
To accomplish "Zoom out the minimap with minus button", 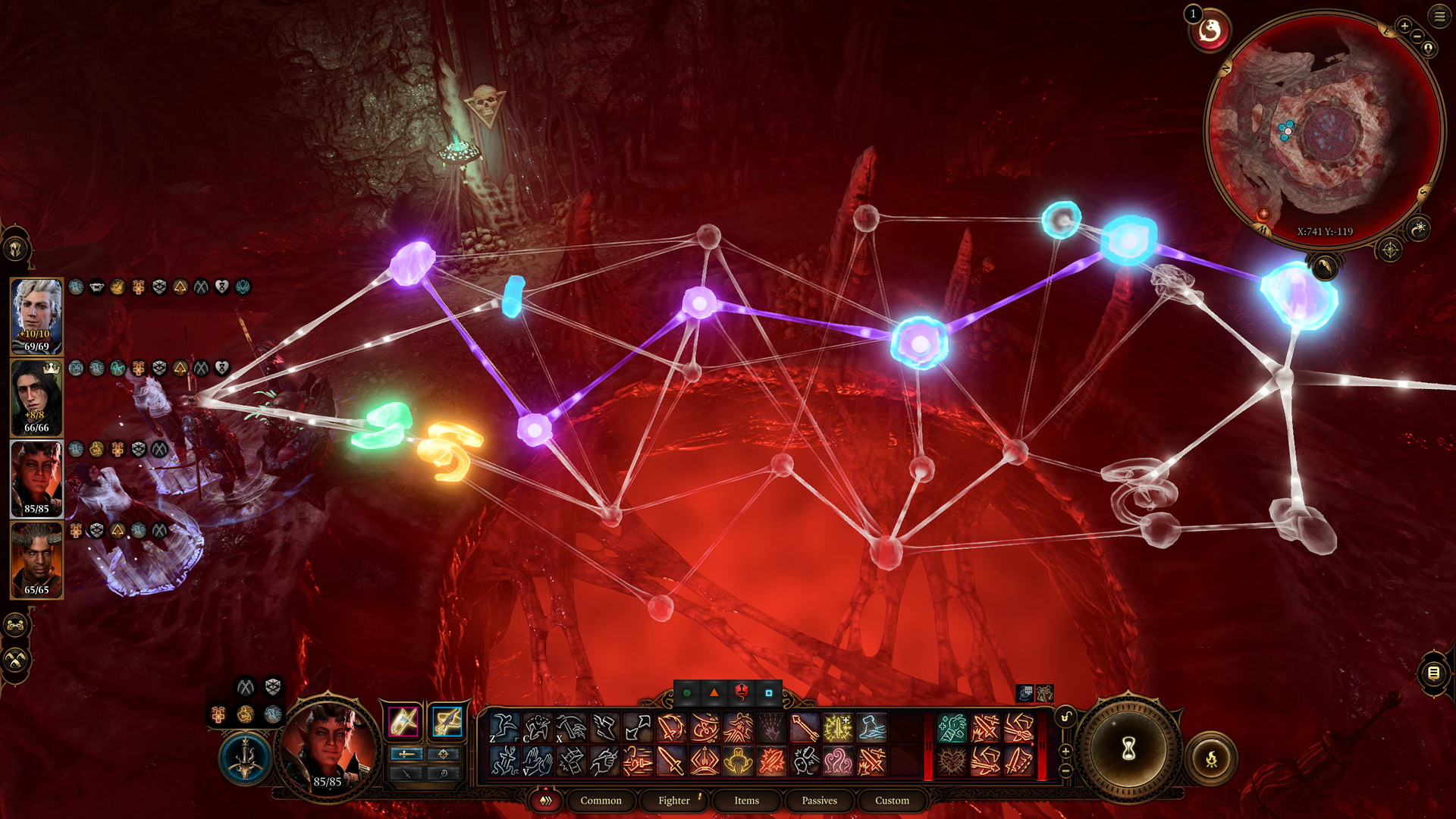I will tap(1417, 36).
